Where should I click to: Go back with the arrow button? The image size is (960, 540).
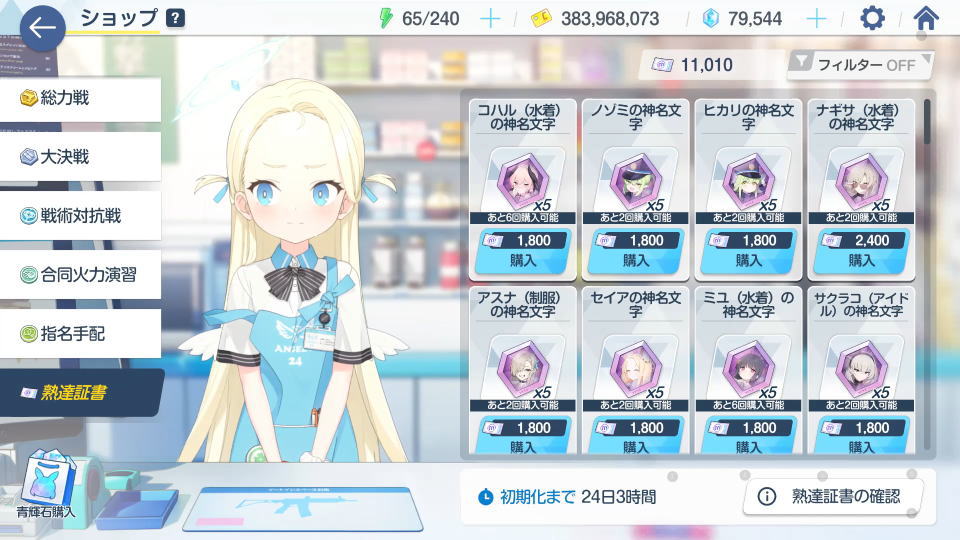click(41, 28)
